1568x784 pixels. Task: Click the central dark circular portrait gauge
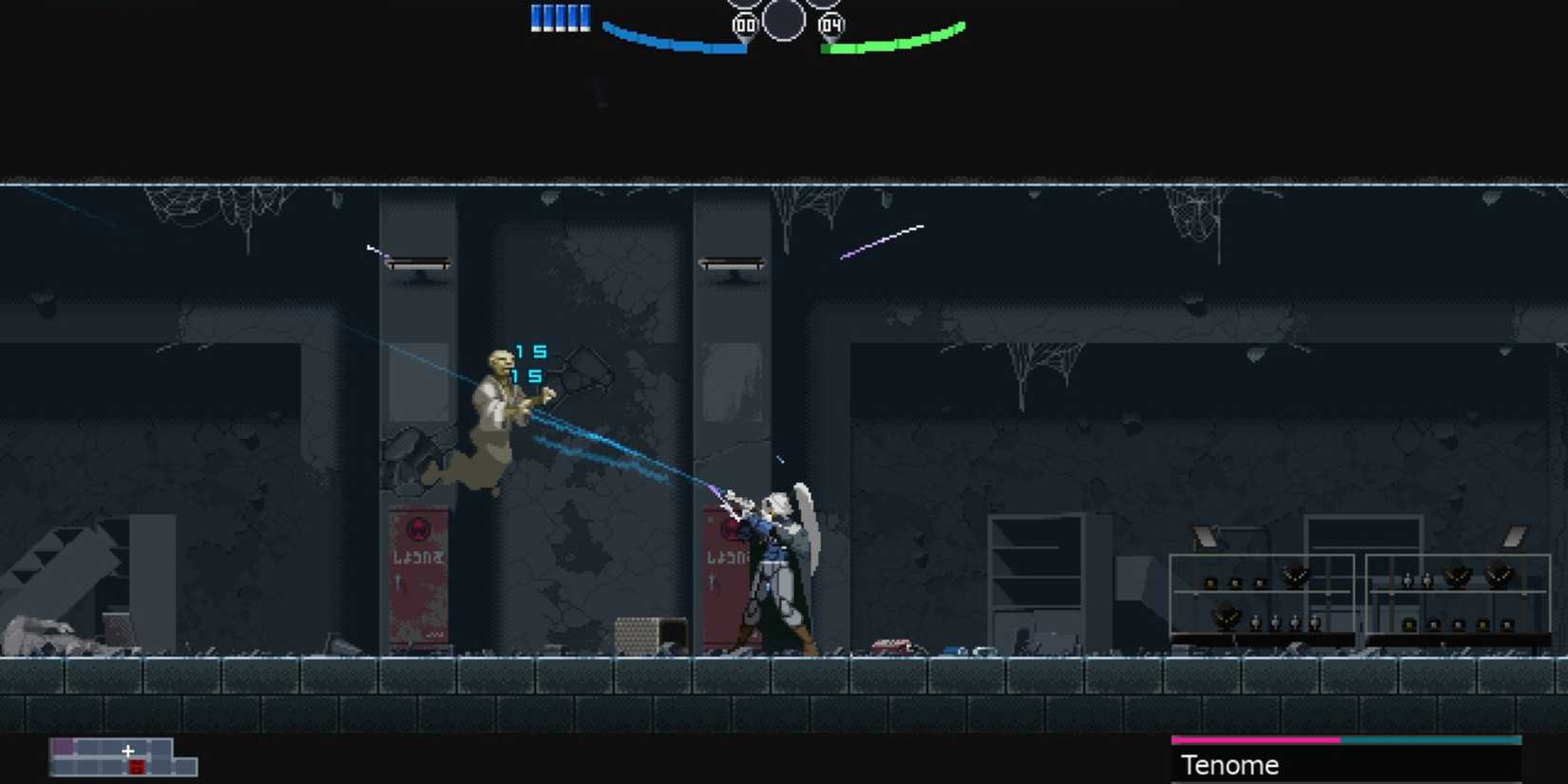click(x=784, y=19)
